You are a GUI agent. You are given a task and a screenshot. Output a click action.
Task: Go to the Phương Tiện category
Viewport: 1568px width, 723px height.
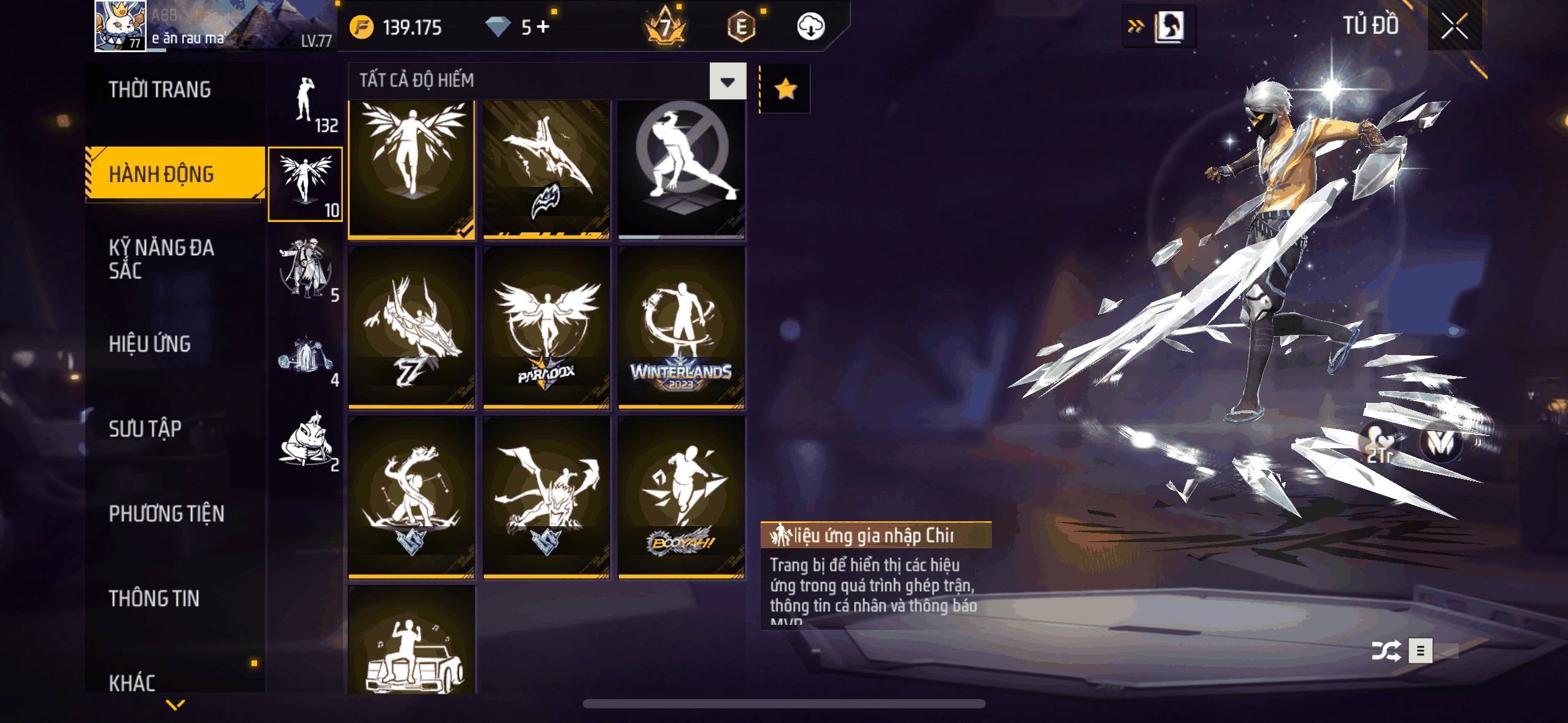166,513
